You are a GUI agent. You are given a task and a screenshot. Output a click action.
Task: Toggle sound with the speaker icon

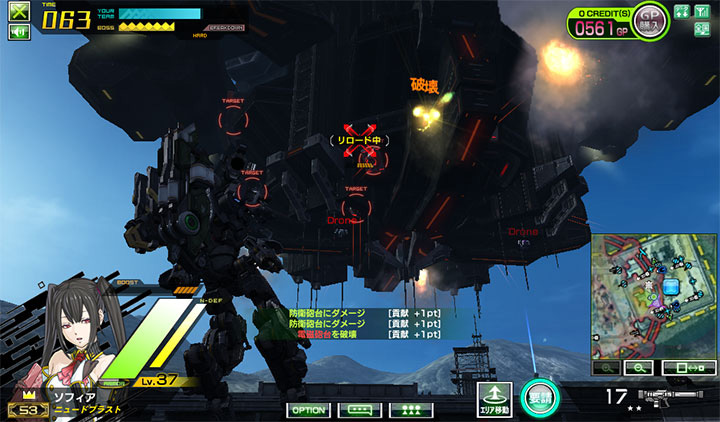click(19, 32)
